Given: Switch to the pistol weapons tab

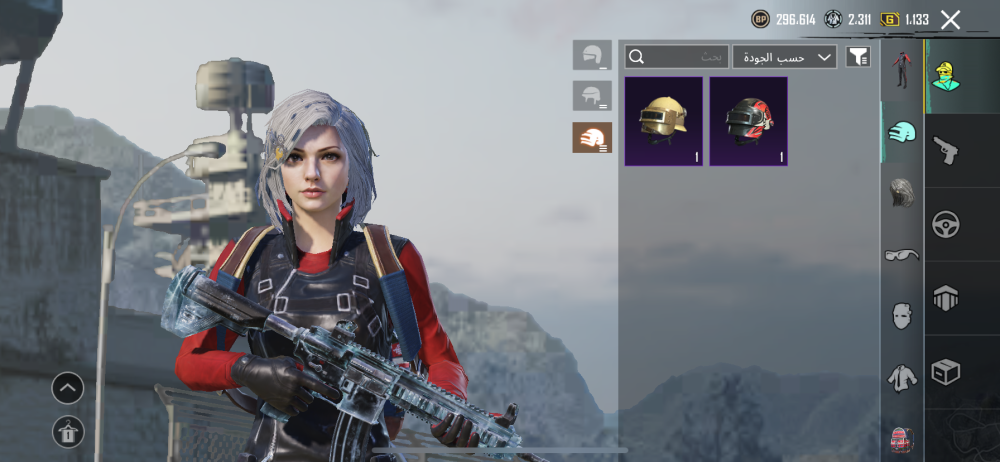Looking at the screenshot, I should 945,151.
